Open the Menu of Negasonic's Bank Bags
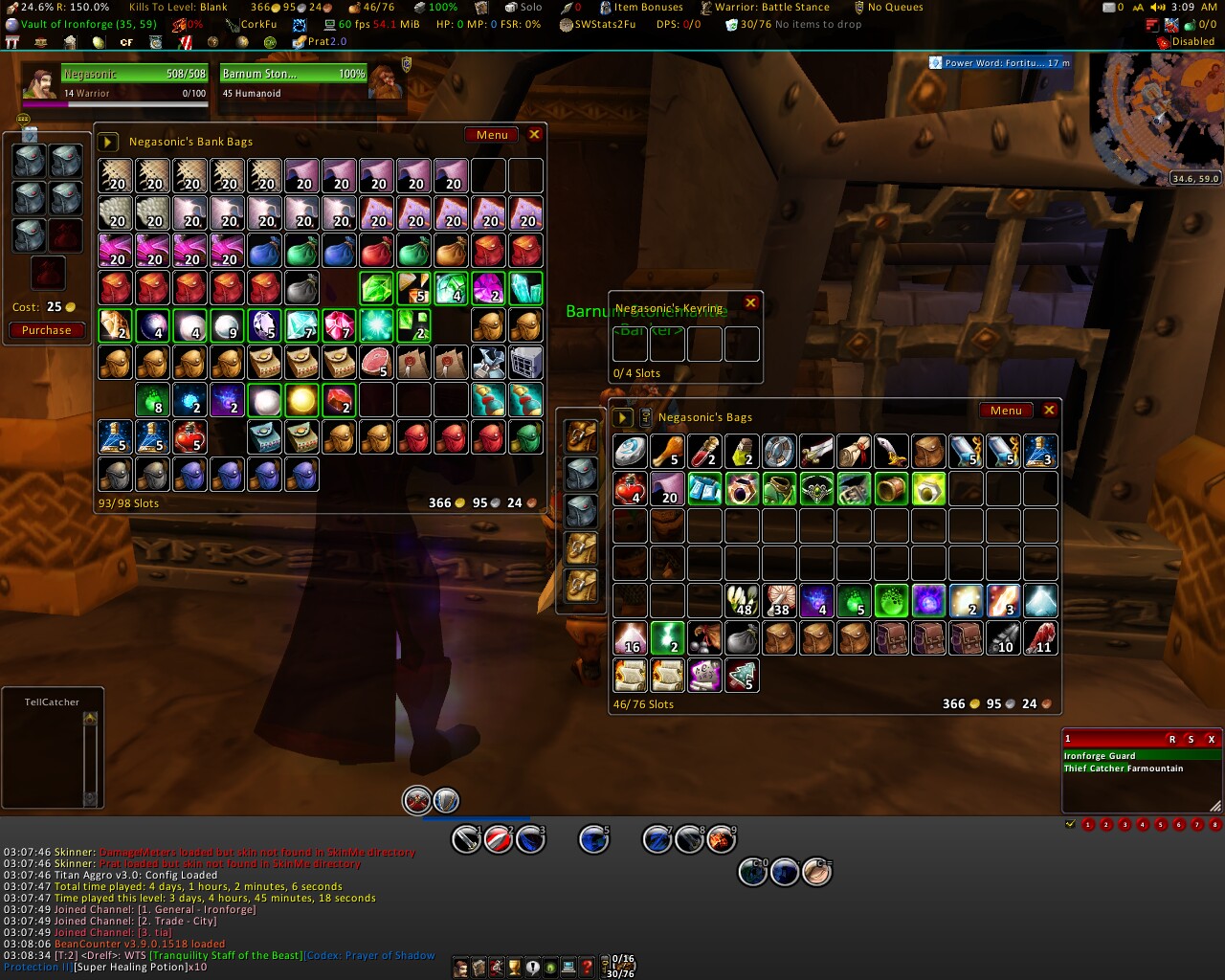The image size is (1225, 980). pyautogui.click(x=492, y=135)
